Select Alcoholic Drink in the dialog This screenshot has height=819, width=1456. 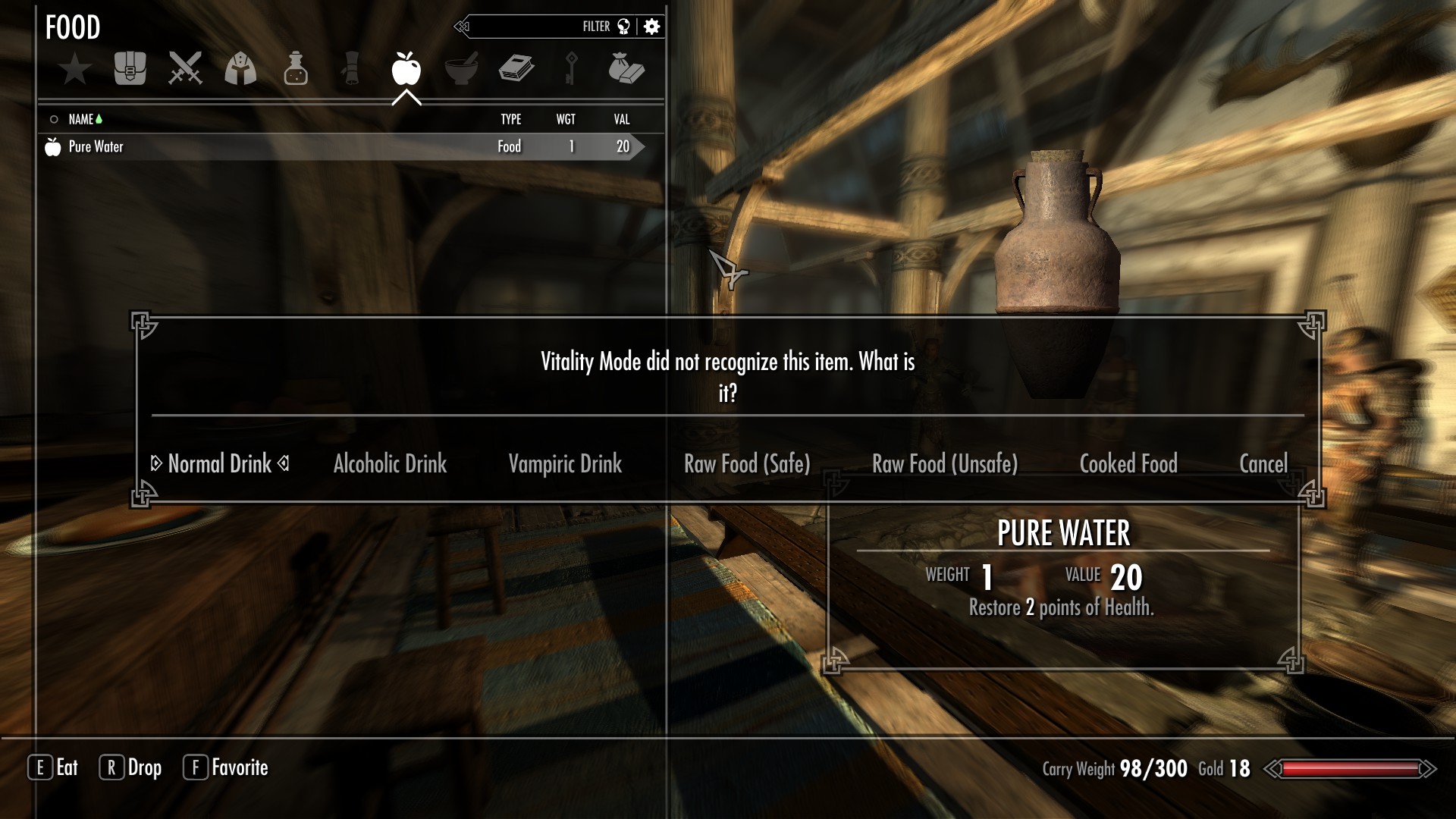[x=390, y=463]
